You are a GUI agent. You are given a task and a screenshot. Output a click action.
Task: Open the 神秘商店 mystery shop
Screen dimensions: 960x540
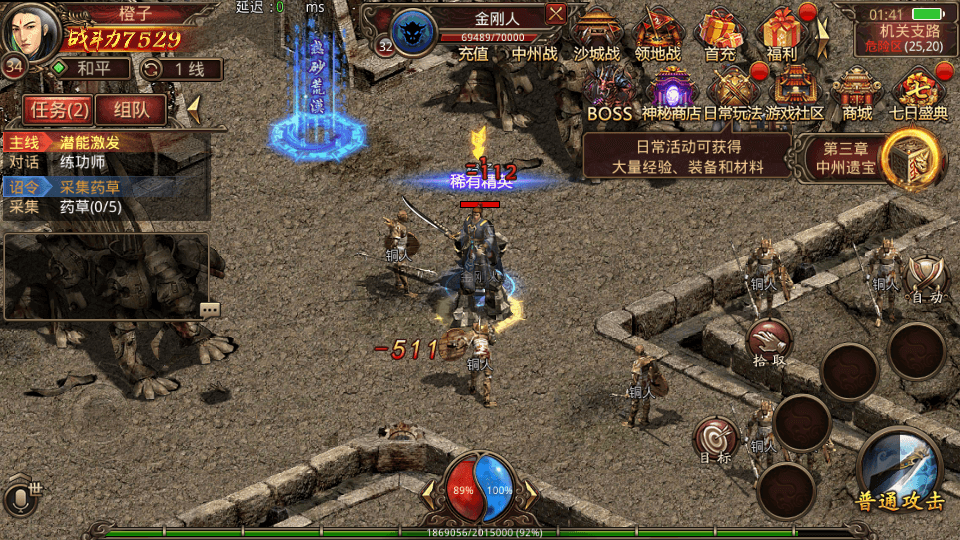(671, 93)
